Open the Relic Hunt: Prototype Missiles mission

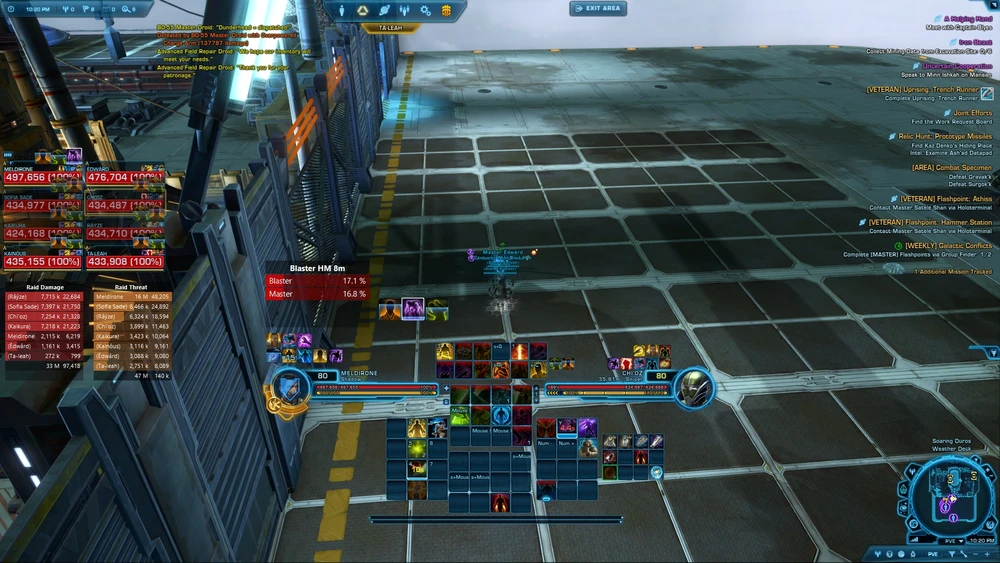point(945,136)
